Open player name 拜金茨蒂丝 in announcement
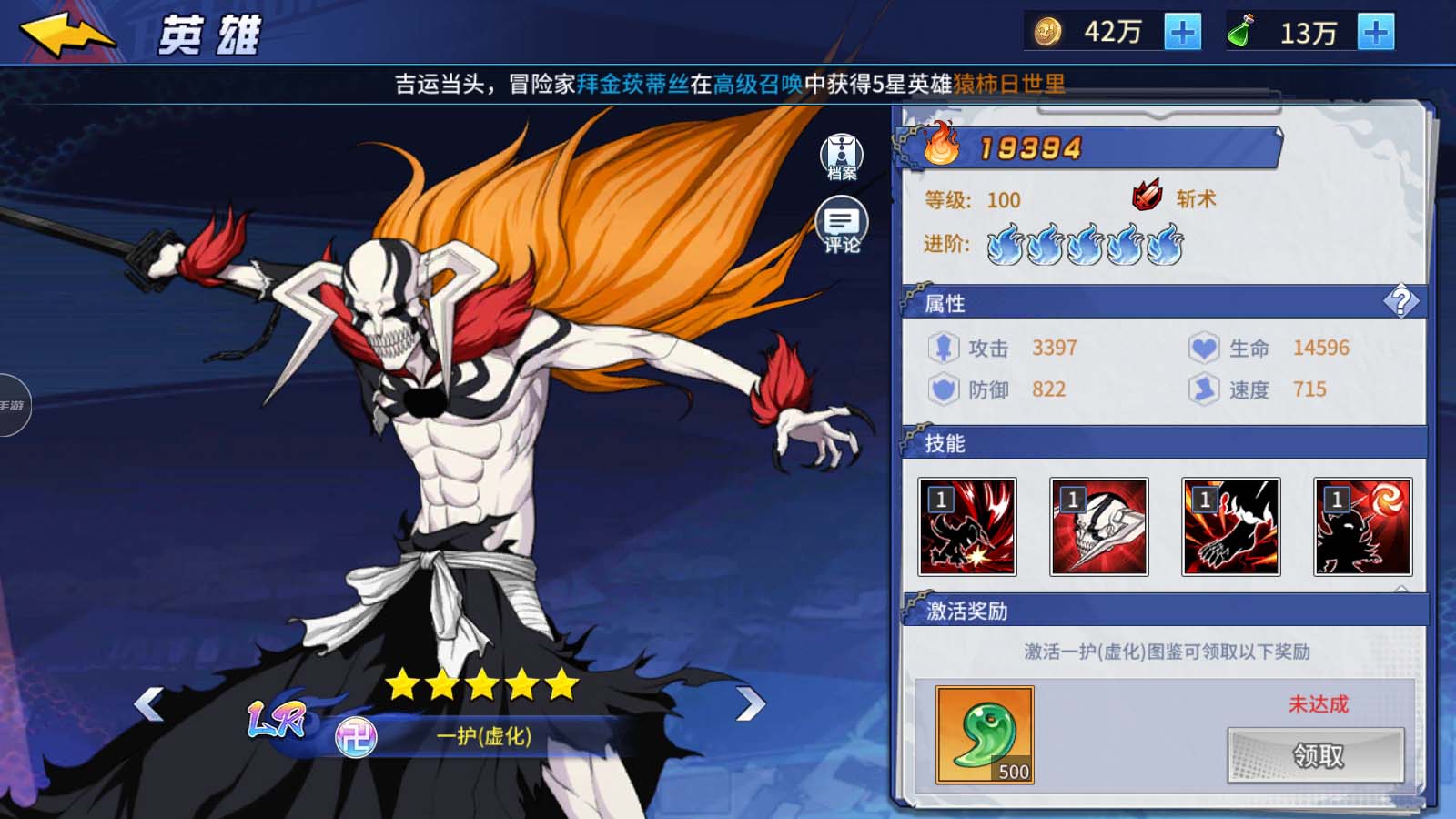1456x819 pixels. [x=632, y=85]
